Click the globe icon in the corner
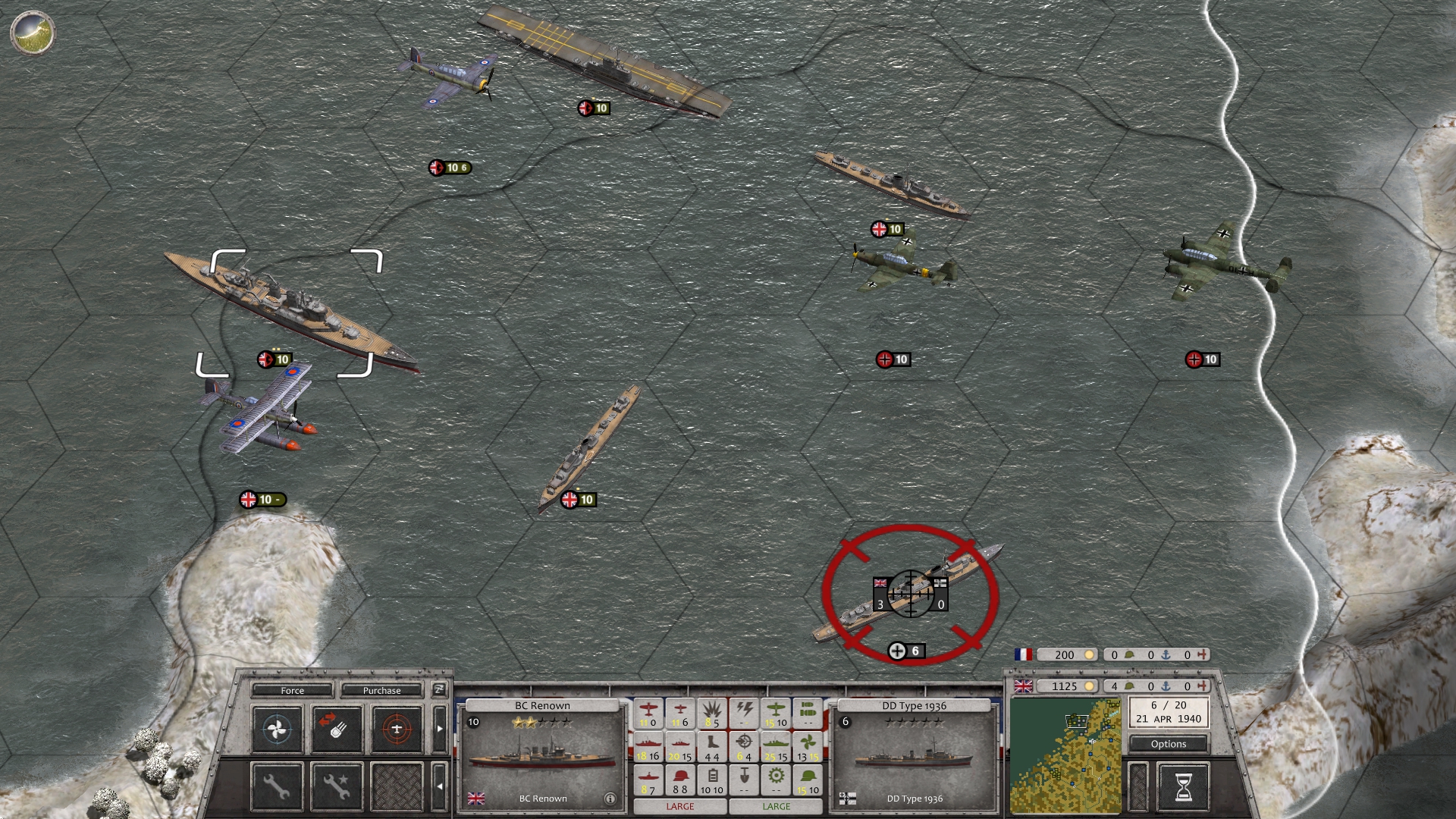 coord(33,33)
